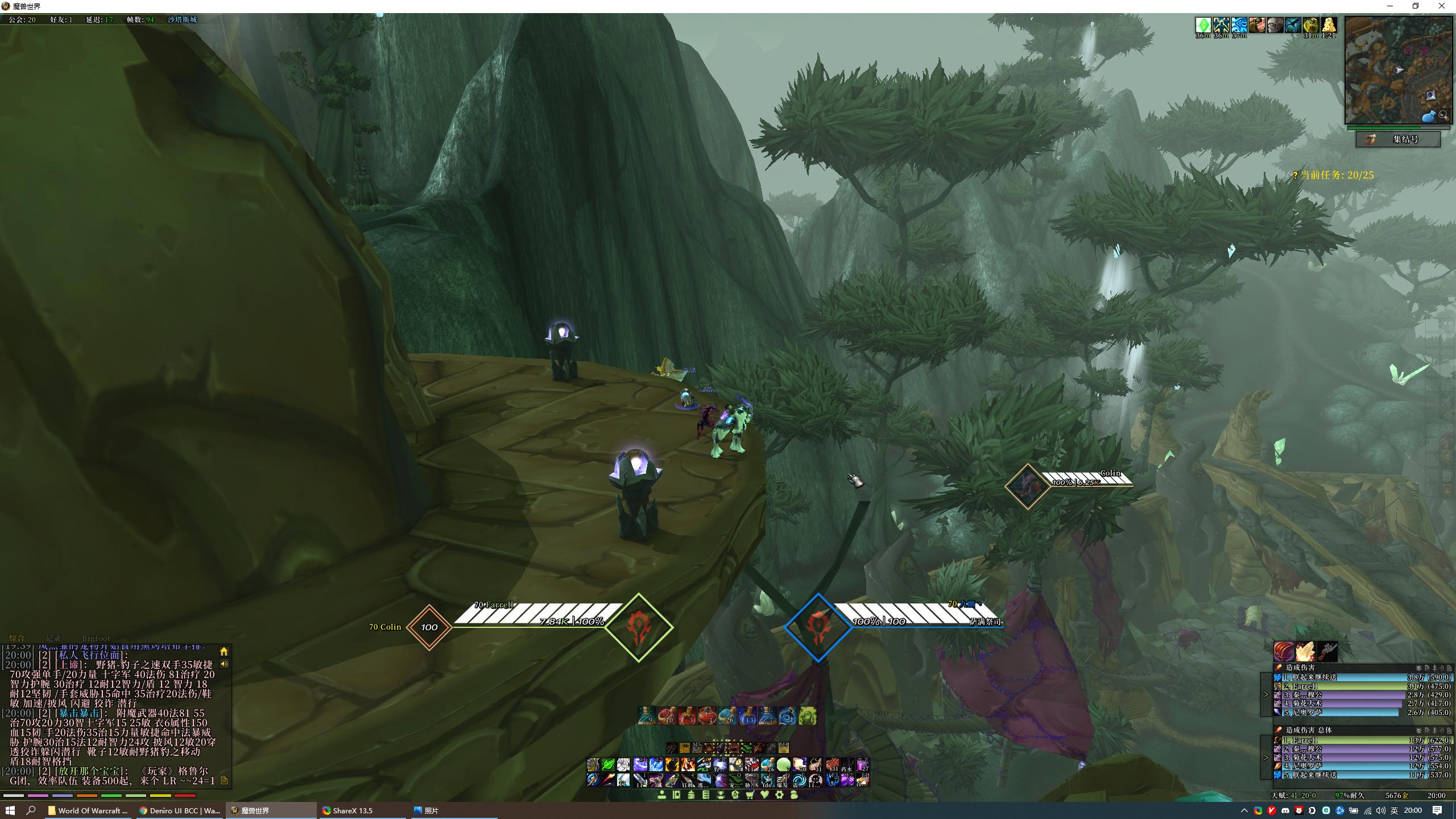
Task: Click the 当前任务 quest tracker header
Action: [1334, 175]
